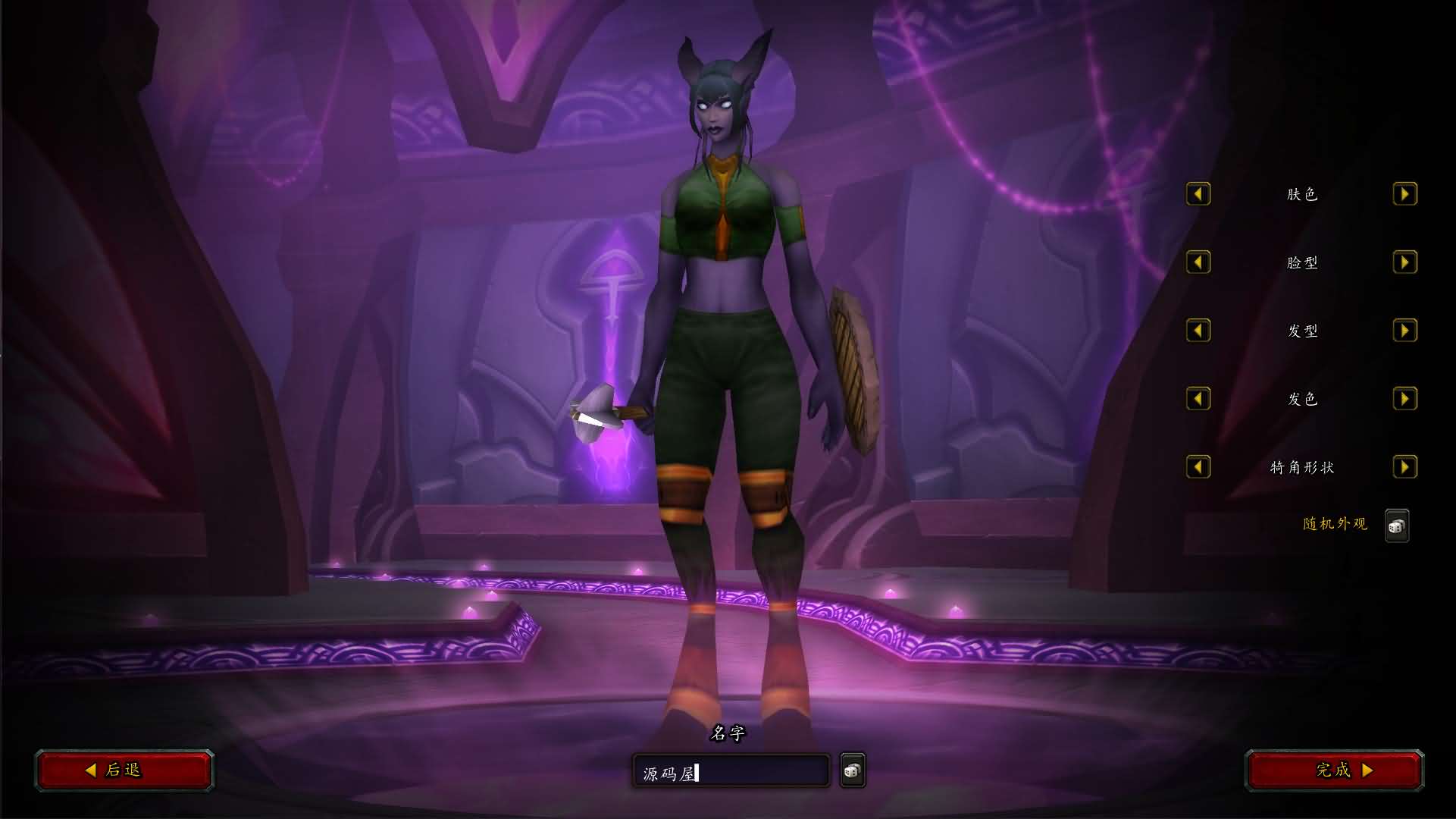Choose next 脸型 face type
The image size is (1456, 819).
tap(1404, 262)
